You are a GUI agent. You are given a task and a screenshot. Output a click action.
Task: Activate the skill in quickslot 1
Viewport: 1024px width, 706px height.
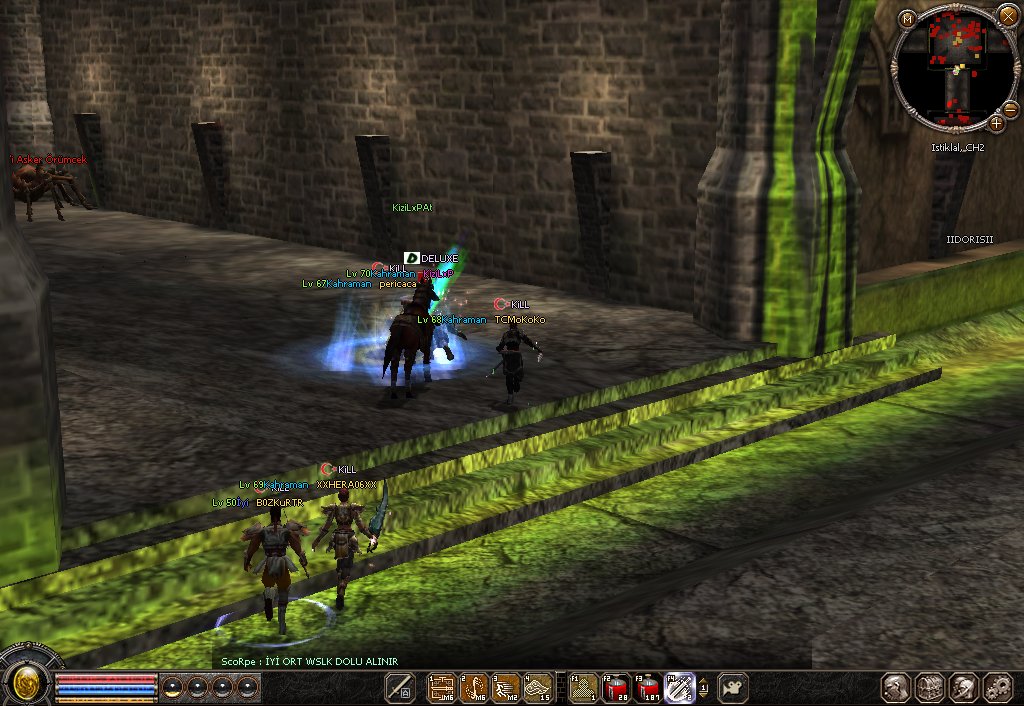[x=442, y=687]
